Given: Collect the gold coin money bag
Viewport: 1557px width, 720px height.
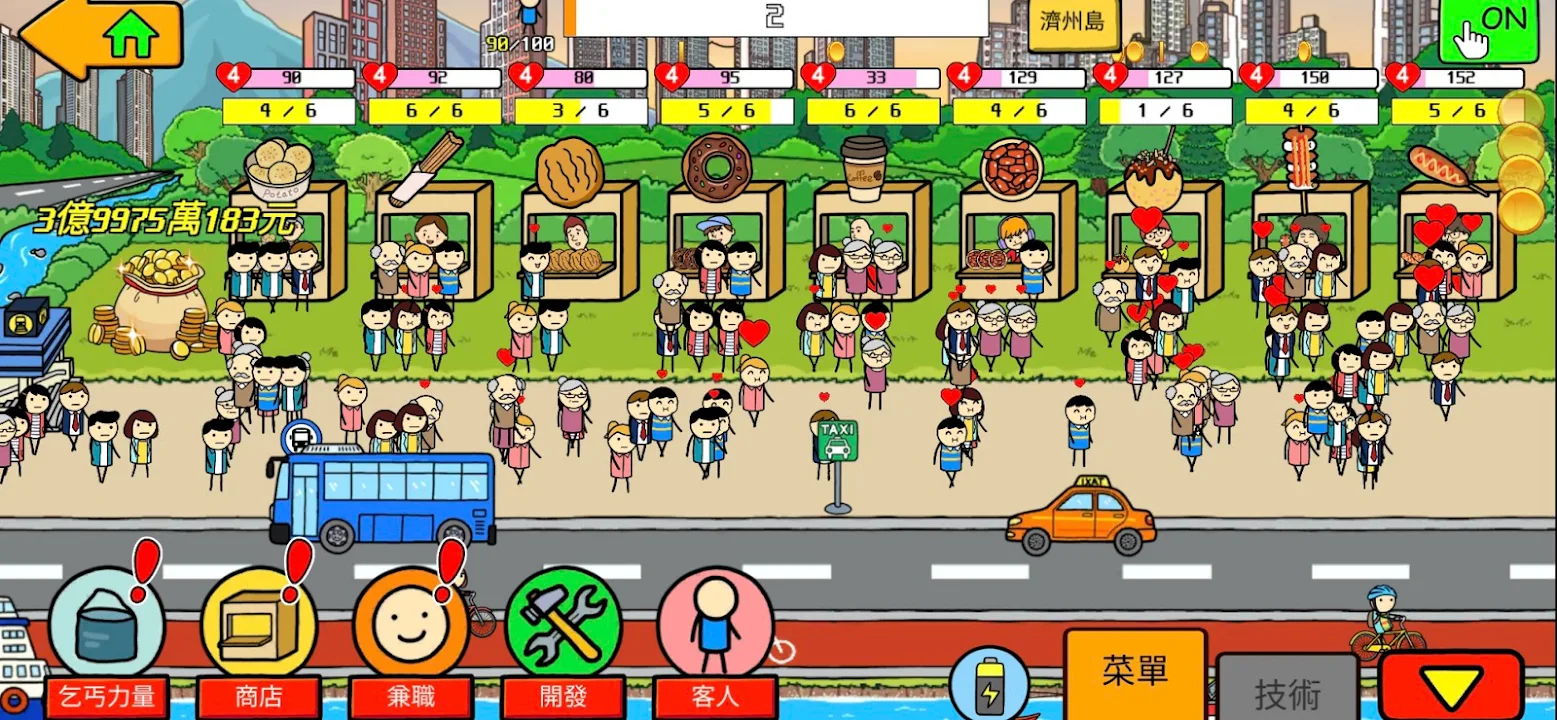Looking at the screenshot, I should tap(160, 300).
